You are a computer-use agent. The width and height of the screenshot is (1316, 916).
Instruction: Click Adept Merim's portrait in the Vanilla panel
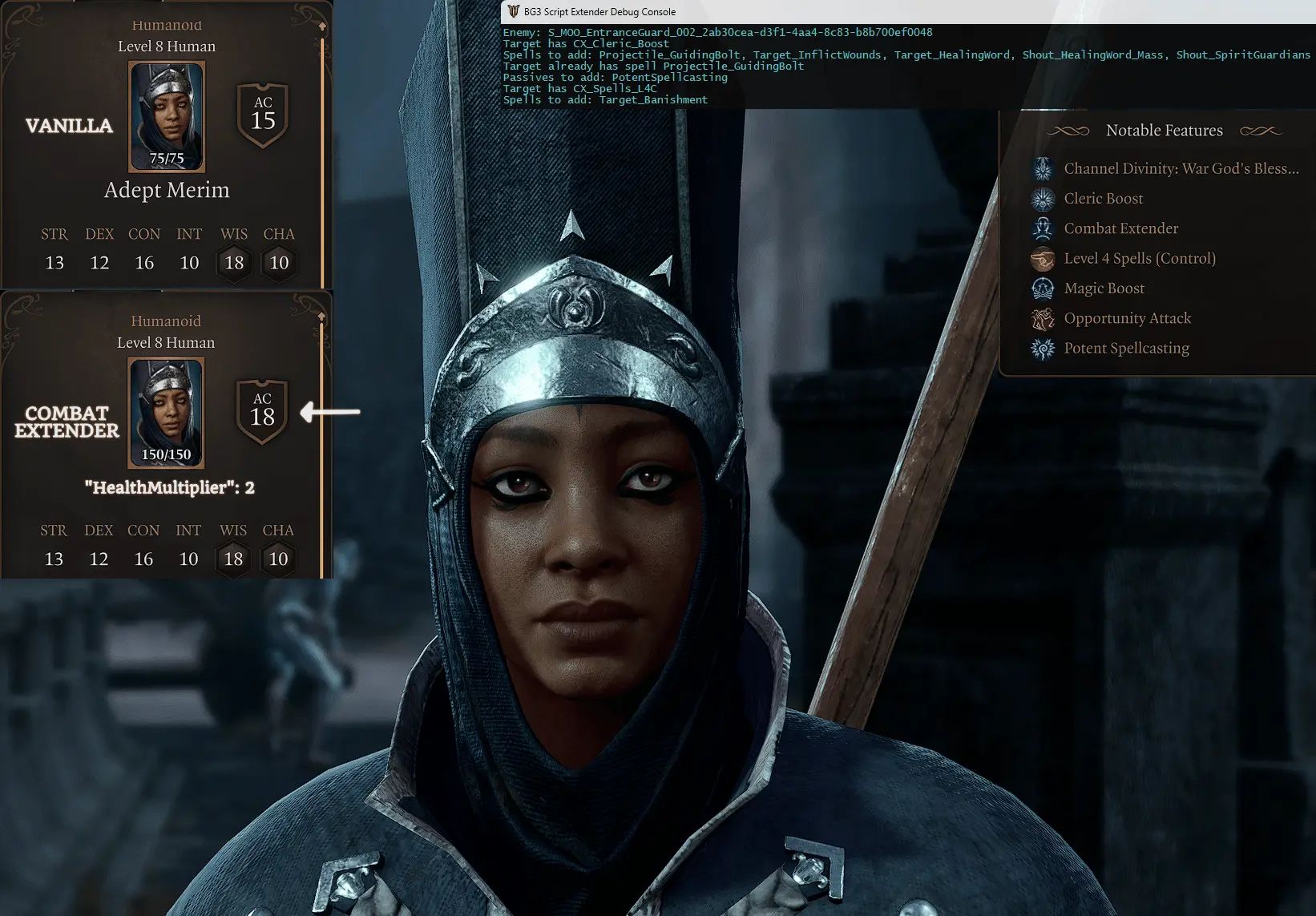[167, 116]
